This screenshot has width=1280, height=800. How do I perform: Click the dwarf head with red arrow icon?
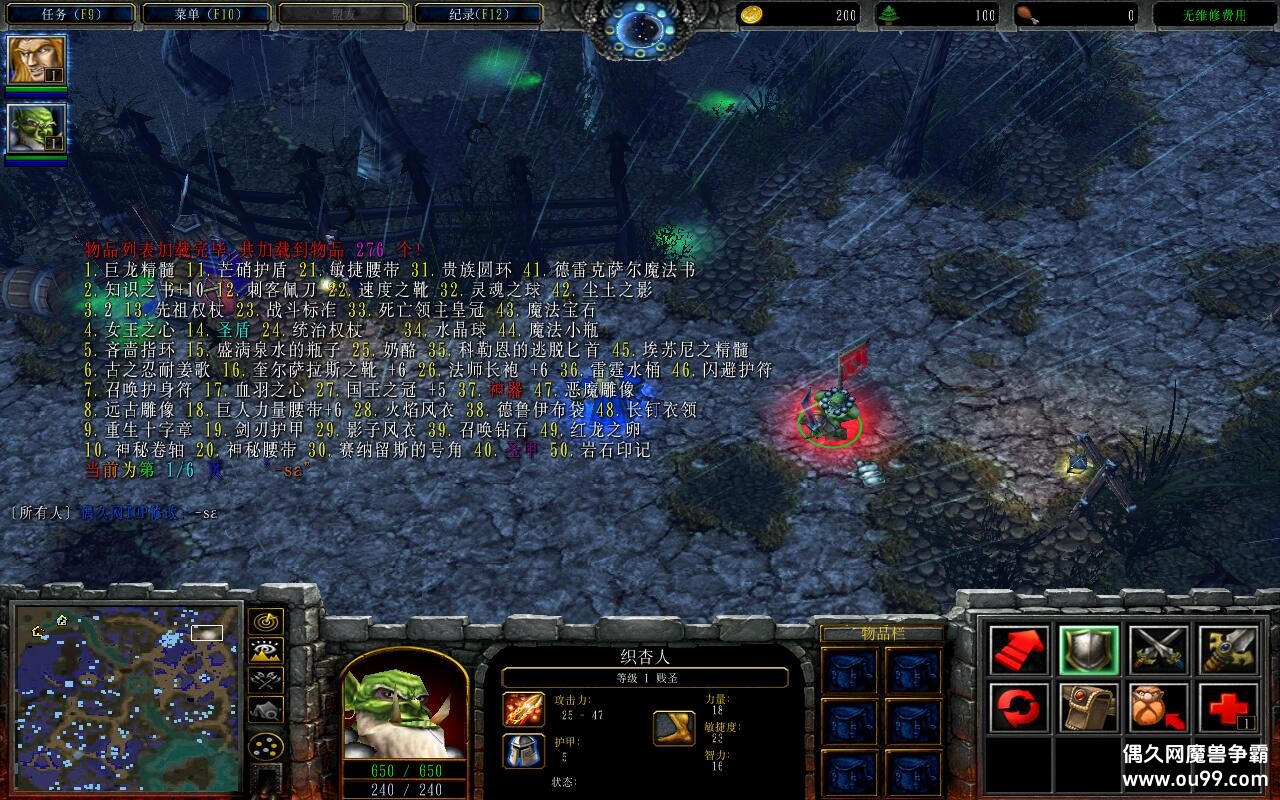tap(1159, 708)
